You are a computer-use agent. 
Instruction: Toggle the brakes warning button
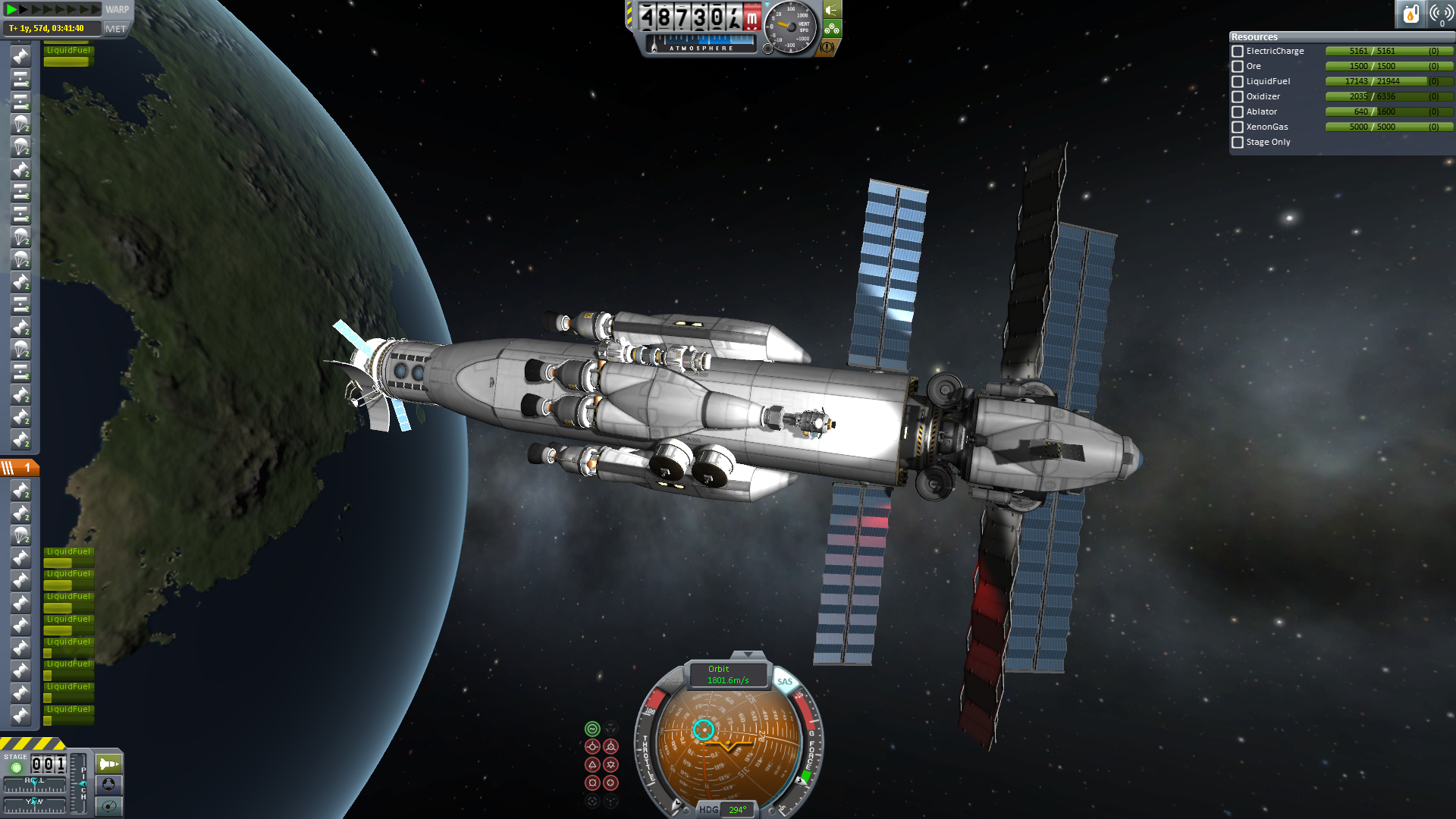point(827,47)
